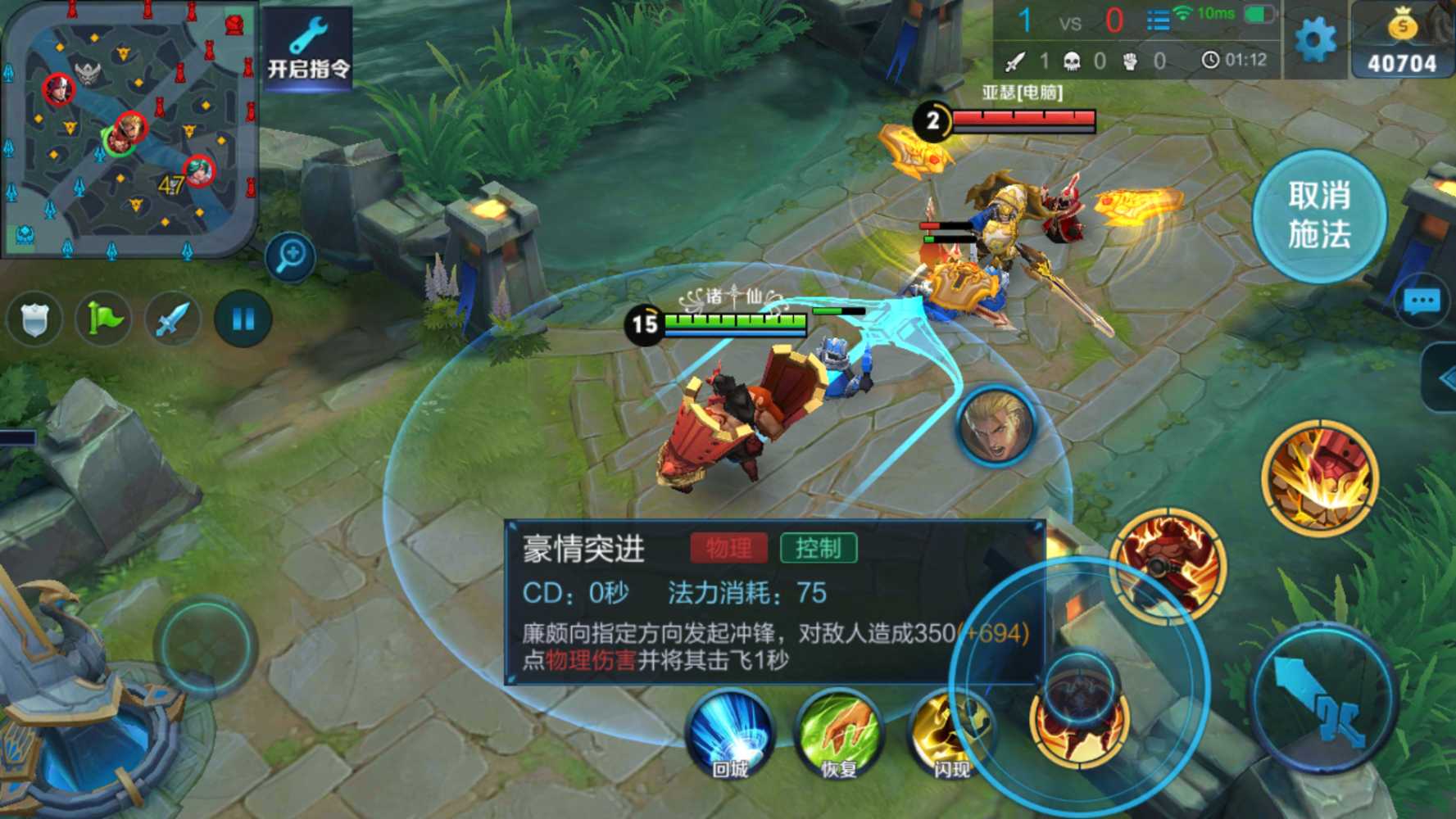Toggle the defend command shield icon
1456x819 pixels.
coord(35,319)
